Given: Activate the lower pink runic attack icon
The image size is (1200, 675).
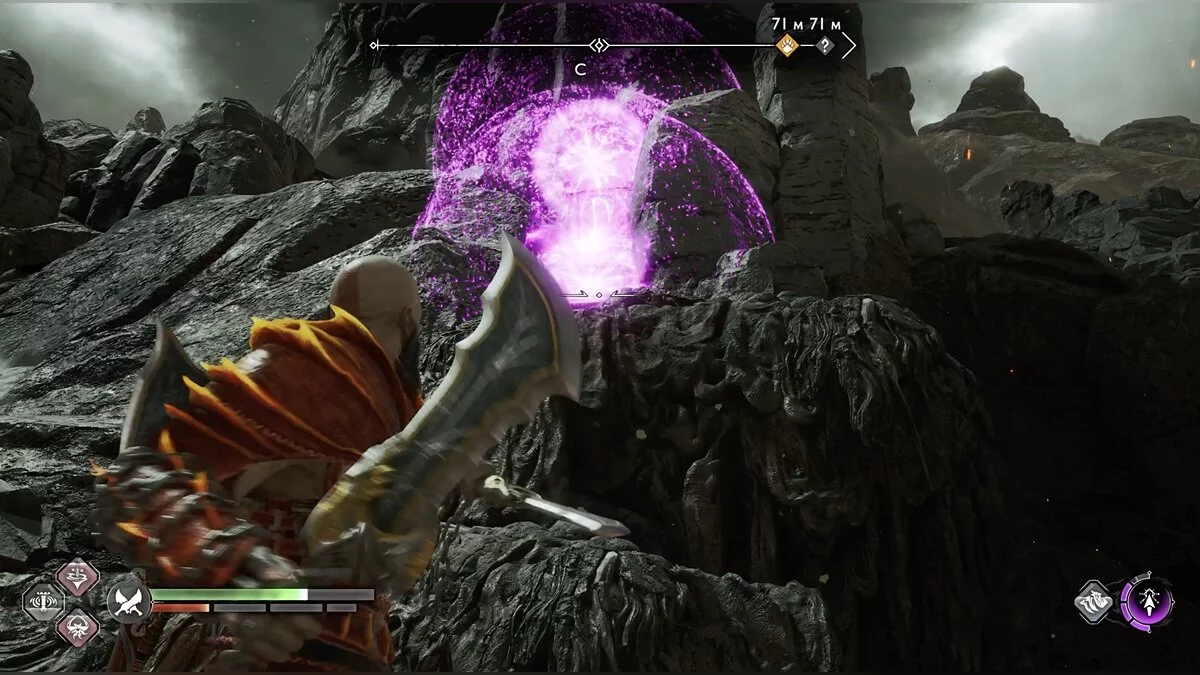Looking at the screenshot, I should (76, 628).
